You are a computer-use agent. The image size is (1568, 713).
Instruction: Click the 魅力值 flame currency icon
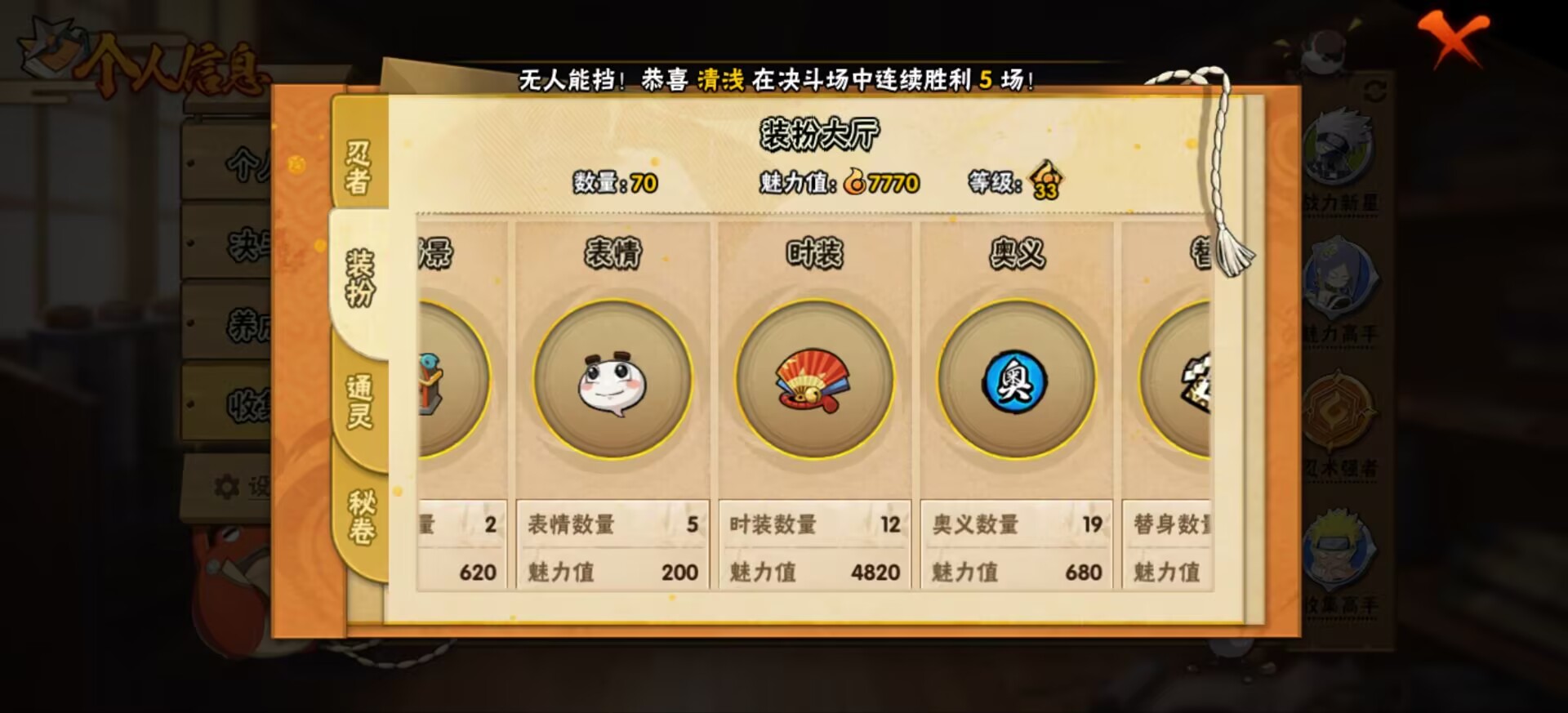853,185
